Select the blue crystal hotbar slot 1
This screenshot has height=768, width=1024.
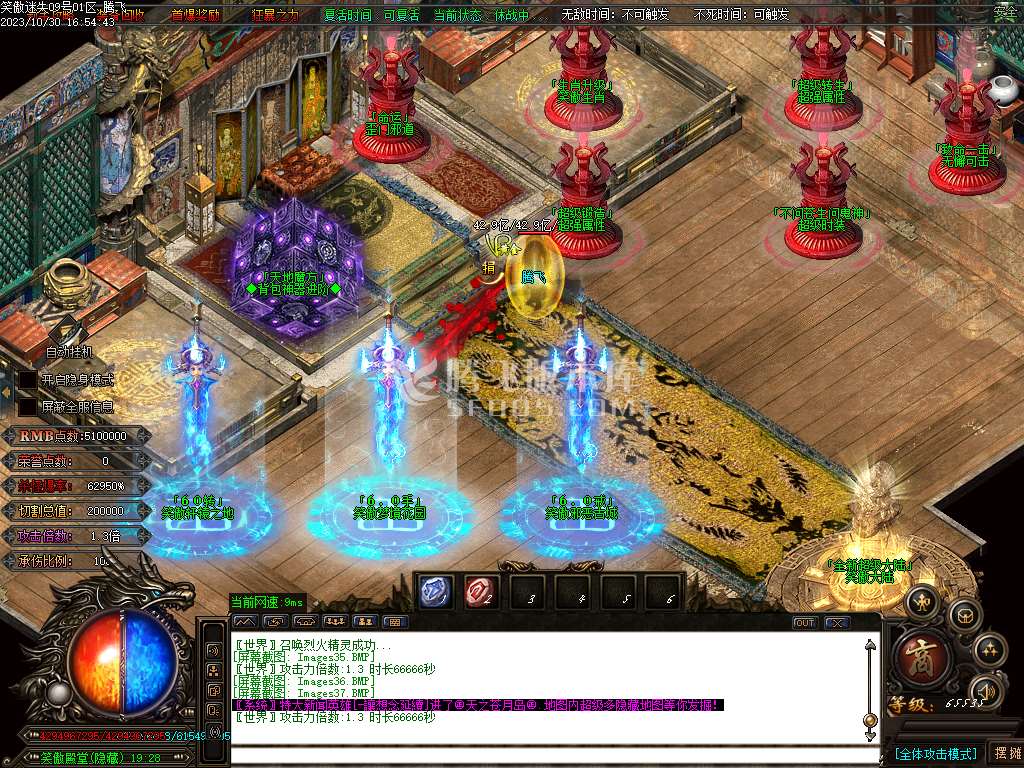pos(434,592)
